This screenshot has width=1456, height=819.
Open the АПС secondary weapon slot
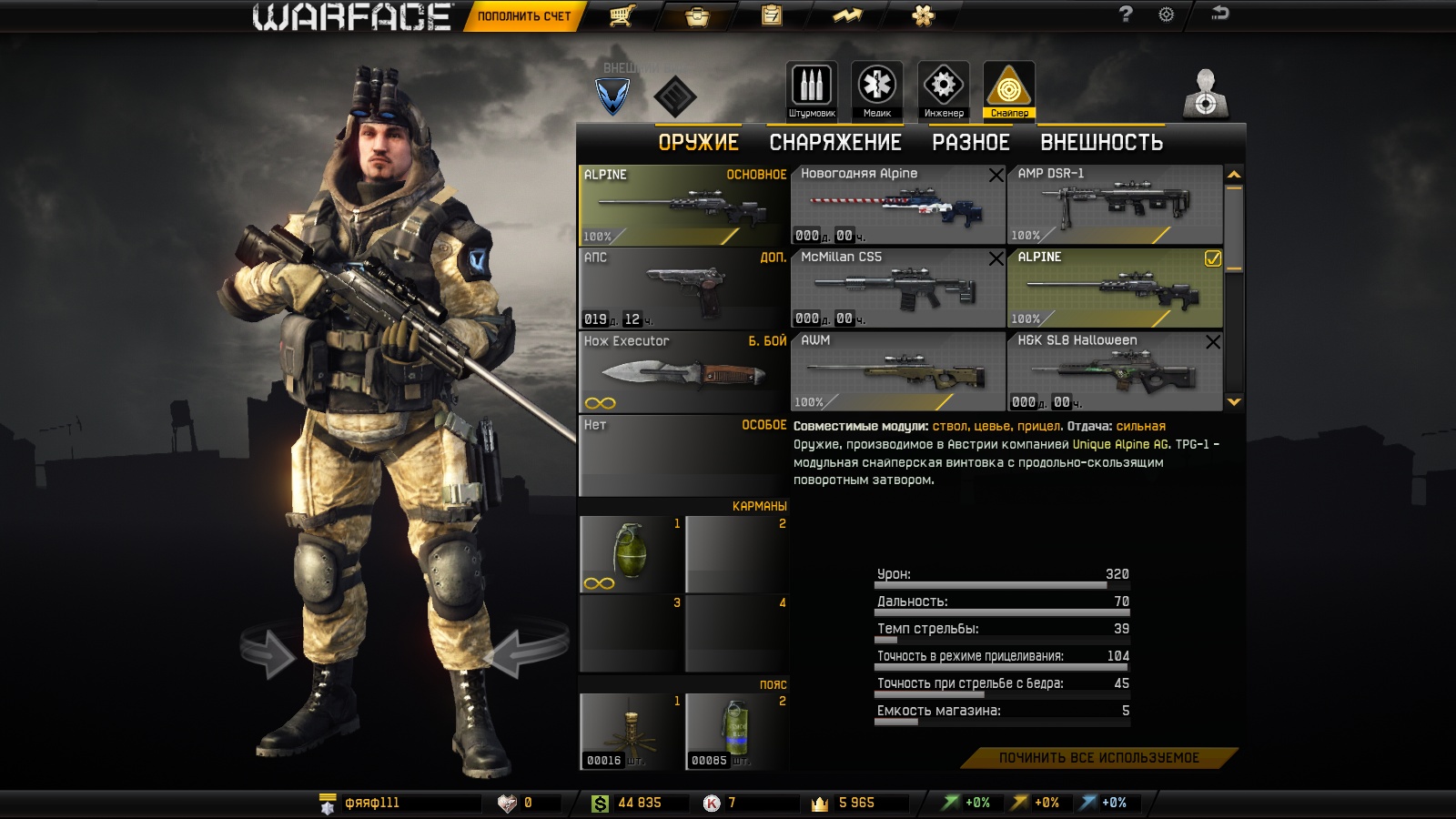pyautogui.click(x=682, y=288)
